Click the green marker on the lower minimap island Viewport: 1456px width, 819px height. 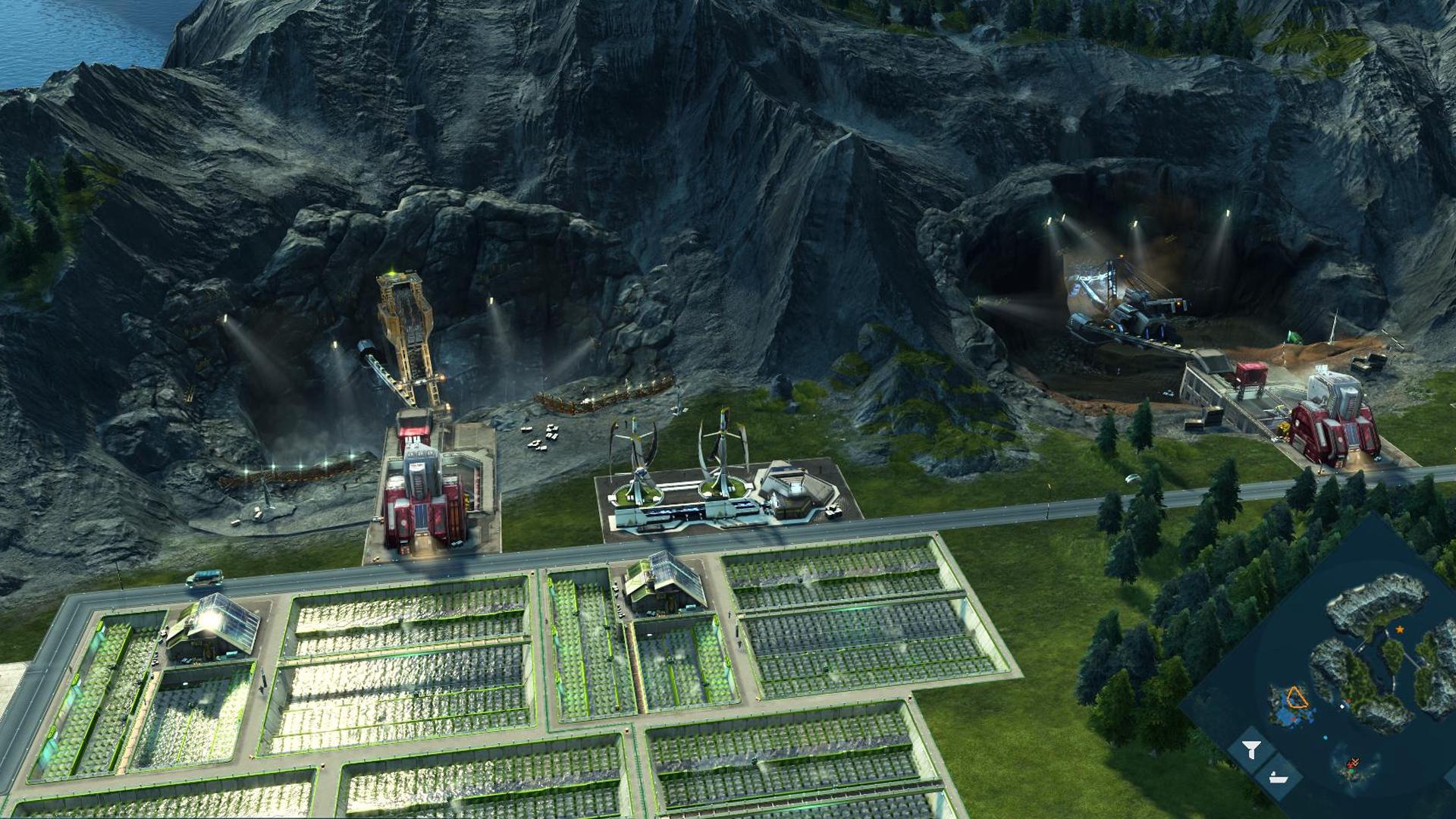pyautogui.click(x=1351, y=770)
